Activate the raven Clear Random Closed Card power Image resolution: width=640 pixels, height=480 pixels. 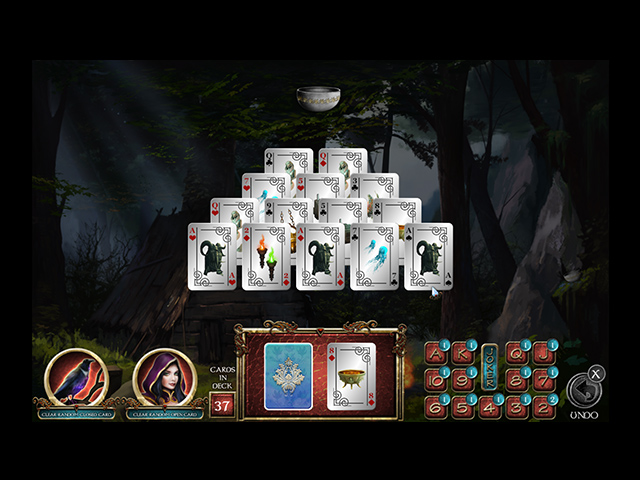click(76, 377)
